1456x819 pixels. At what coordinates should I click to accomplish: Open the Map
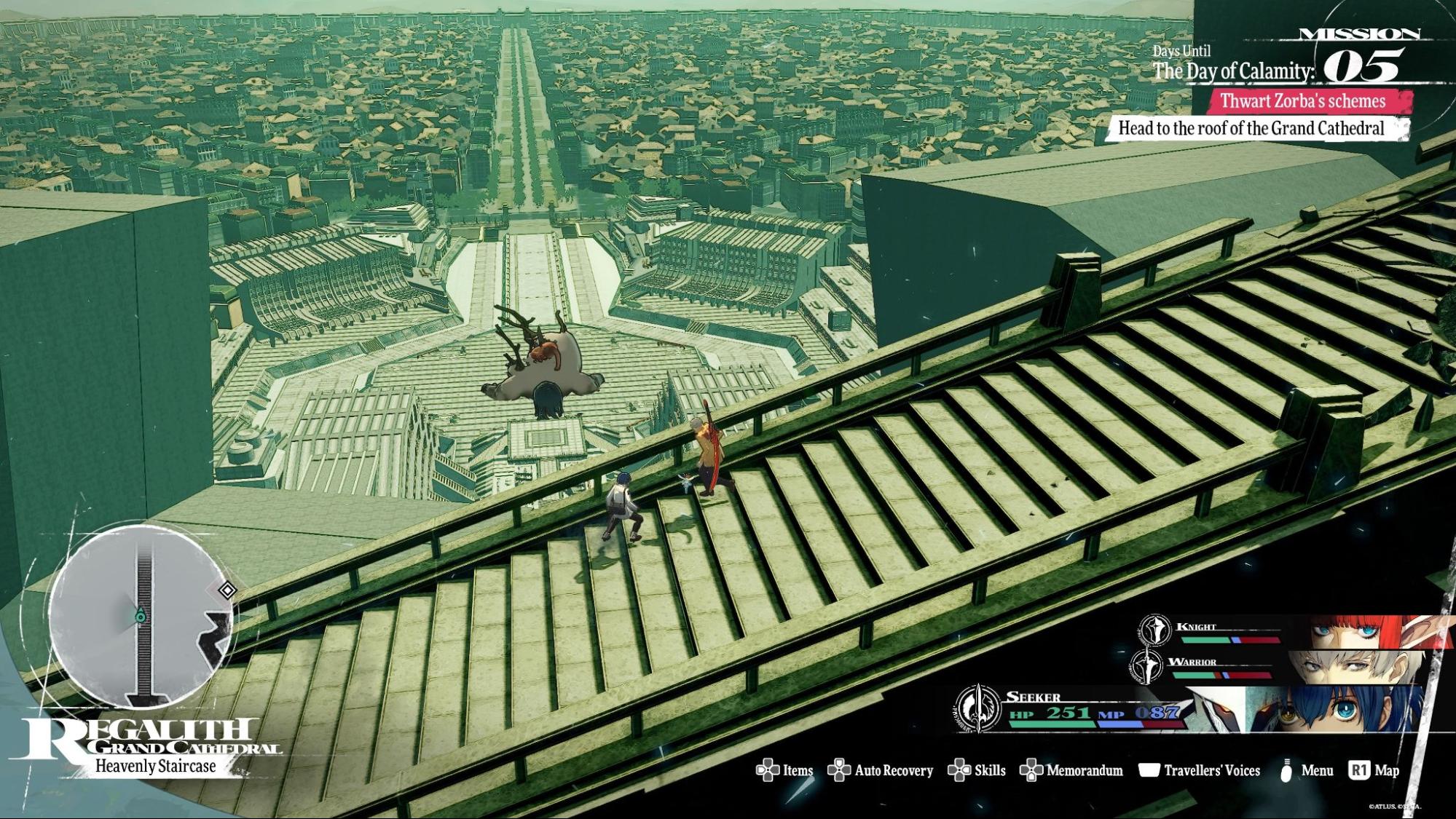point(1374,770)
